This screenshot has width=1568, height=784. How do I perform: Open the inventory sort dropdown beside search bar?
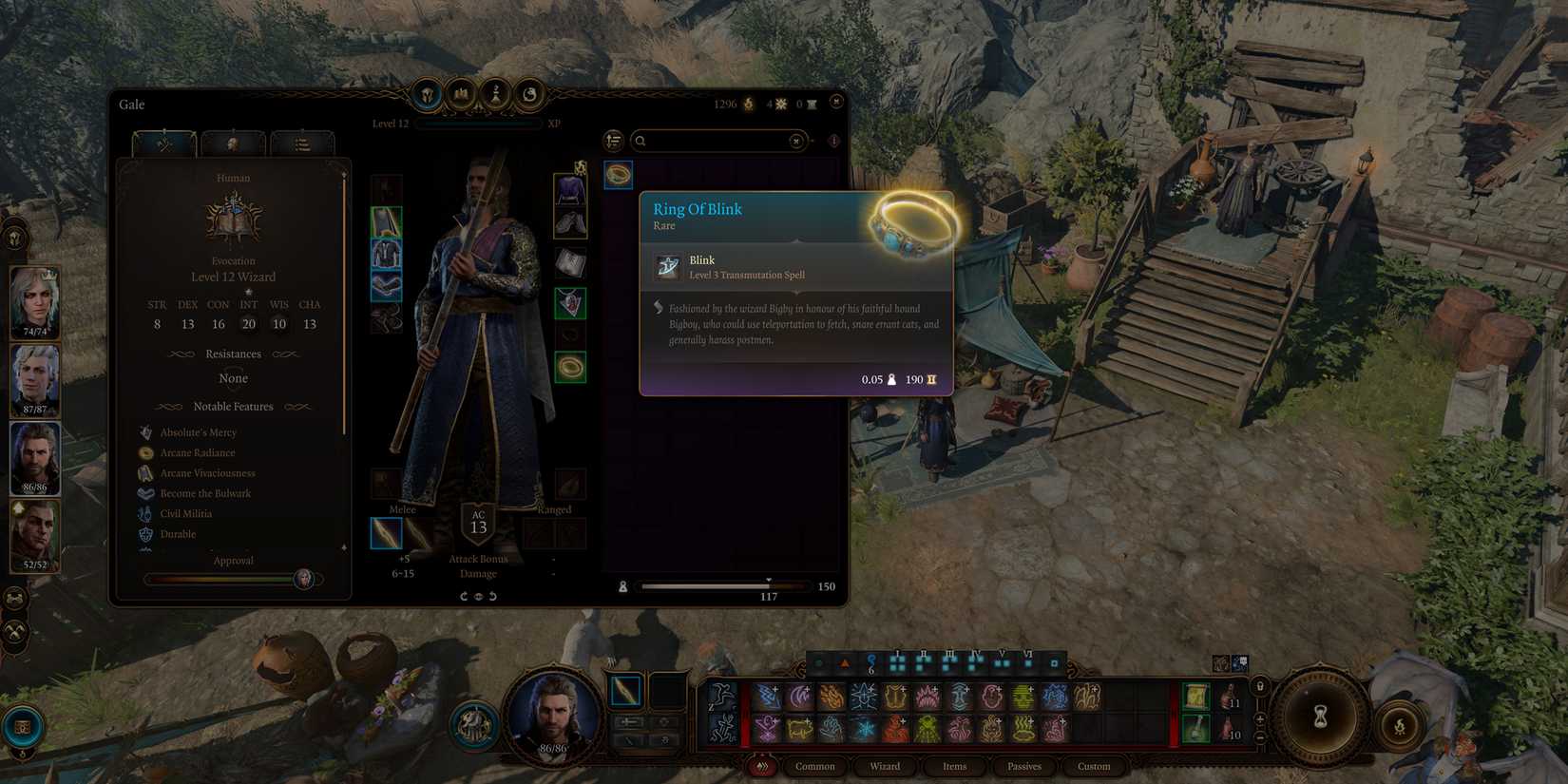(613, 141)
